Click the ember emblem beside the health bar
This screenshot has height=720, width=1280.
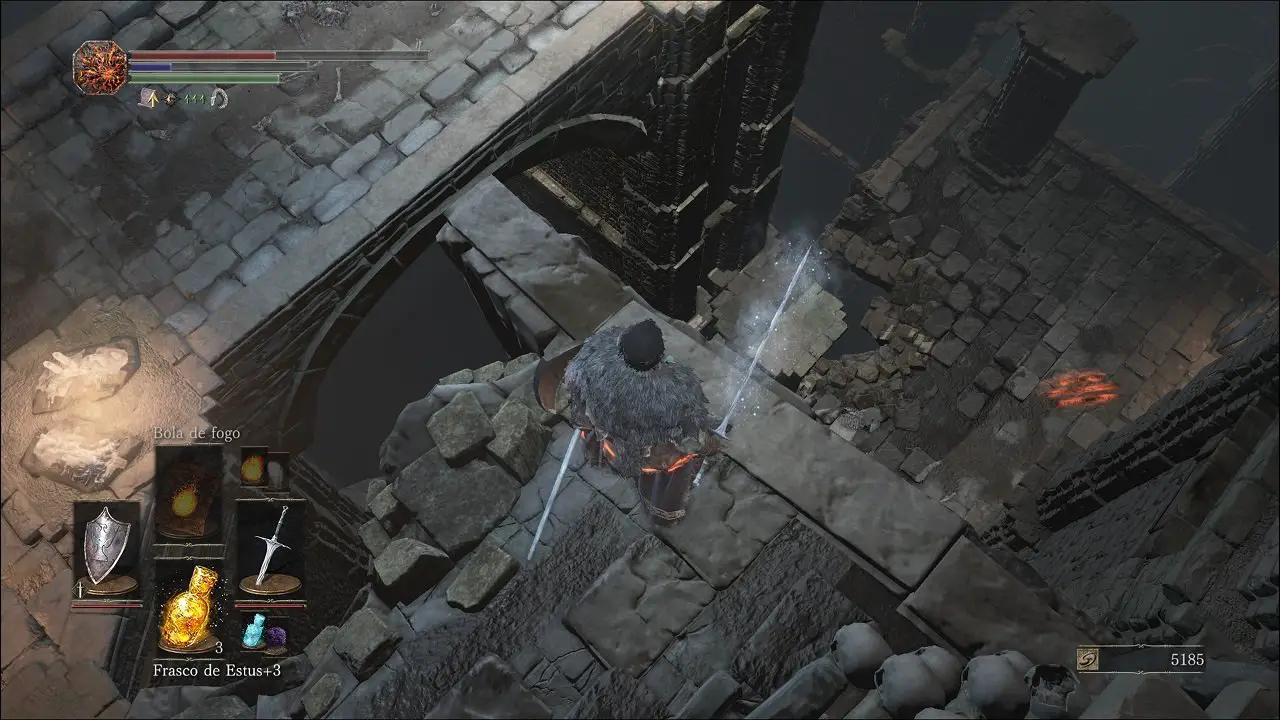coord(100,68)
